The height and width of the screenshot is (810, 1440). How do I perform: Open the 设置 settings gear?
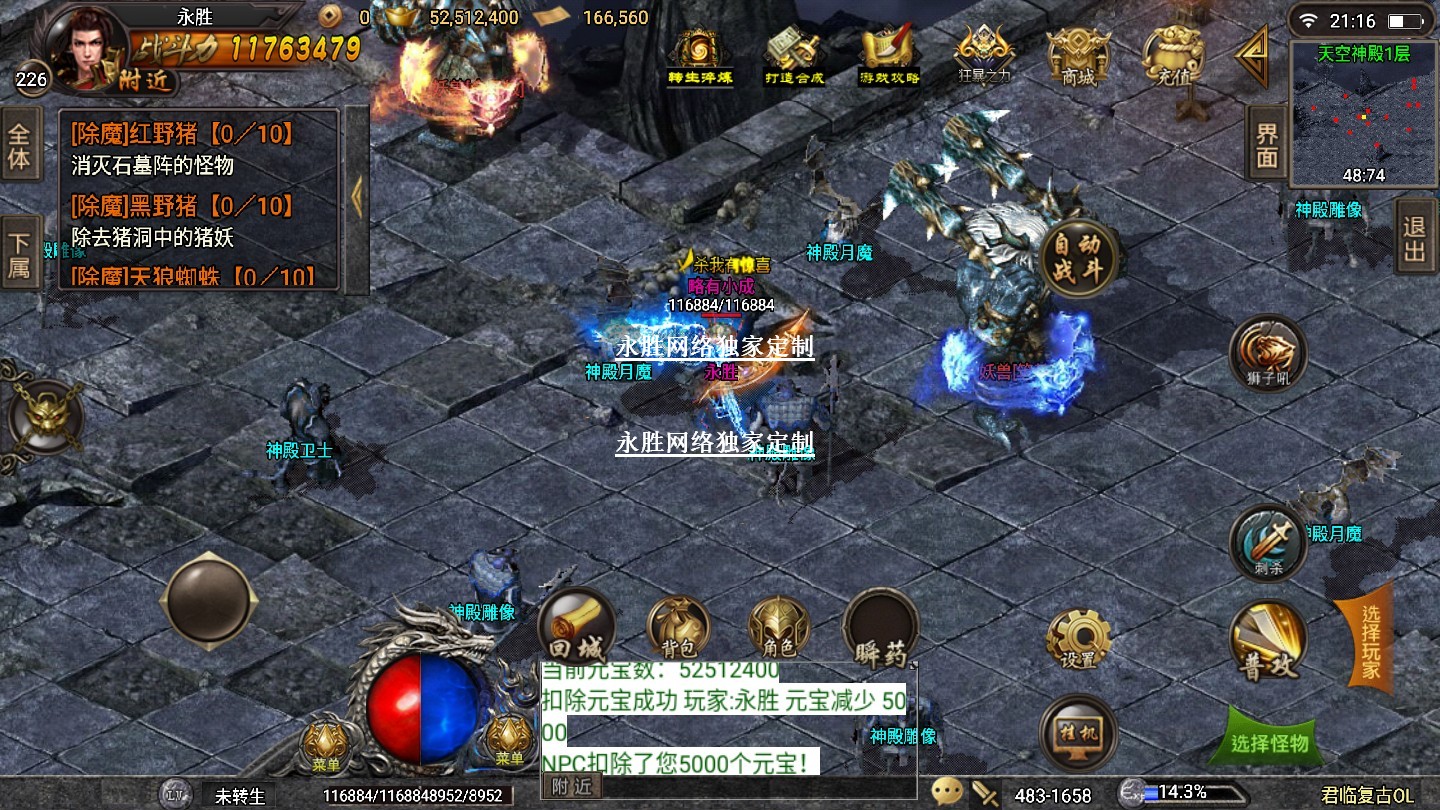1078,638
